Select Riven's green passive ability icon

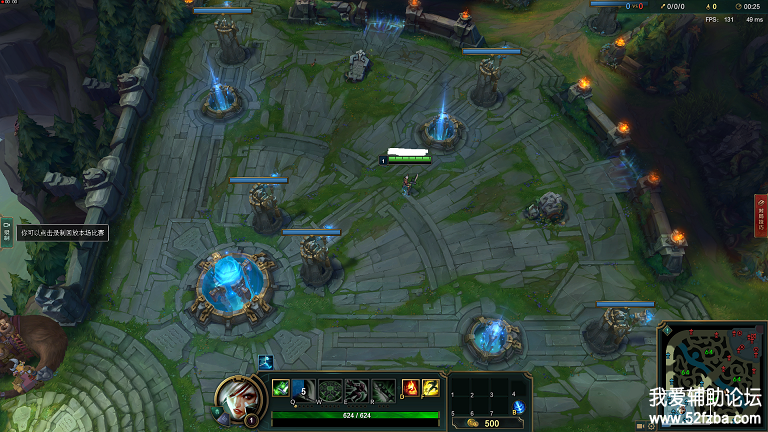point(281,388)
